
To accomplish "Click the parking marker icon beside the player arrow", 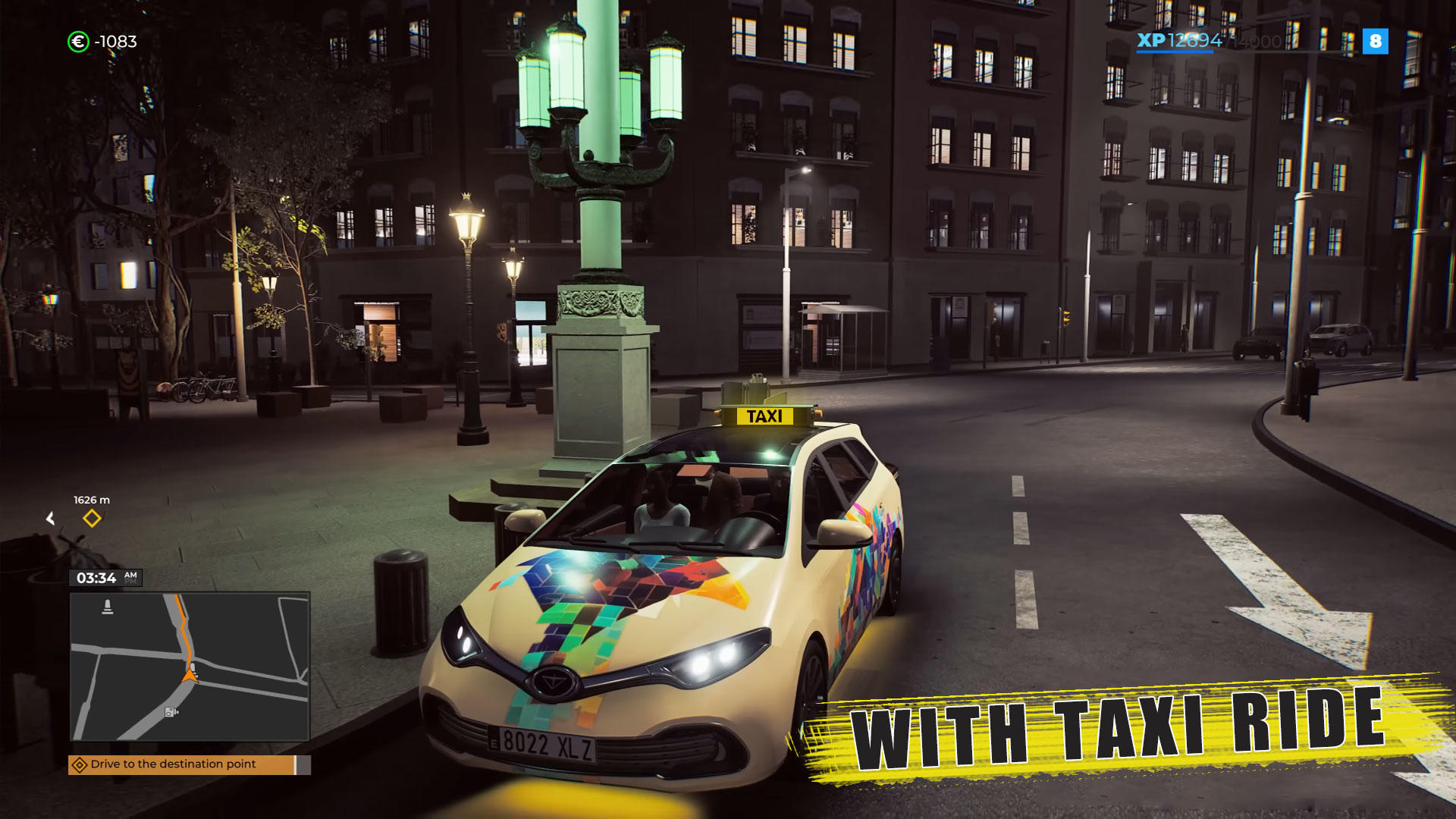I will 194,667.
